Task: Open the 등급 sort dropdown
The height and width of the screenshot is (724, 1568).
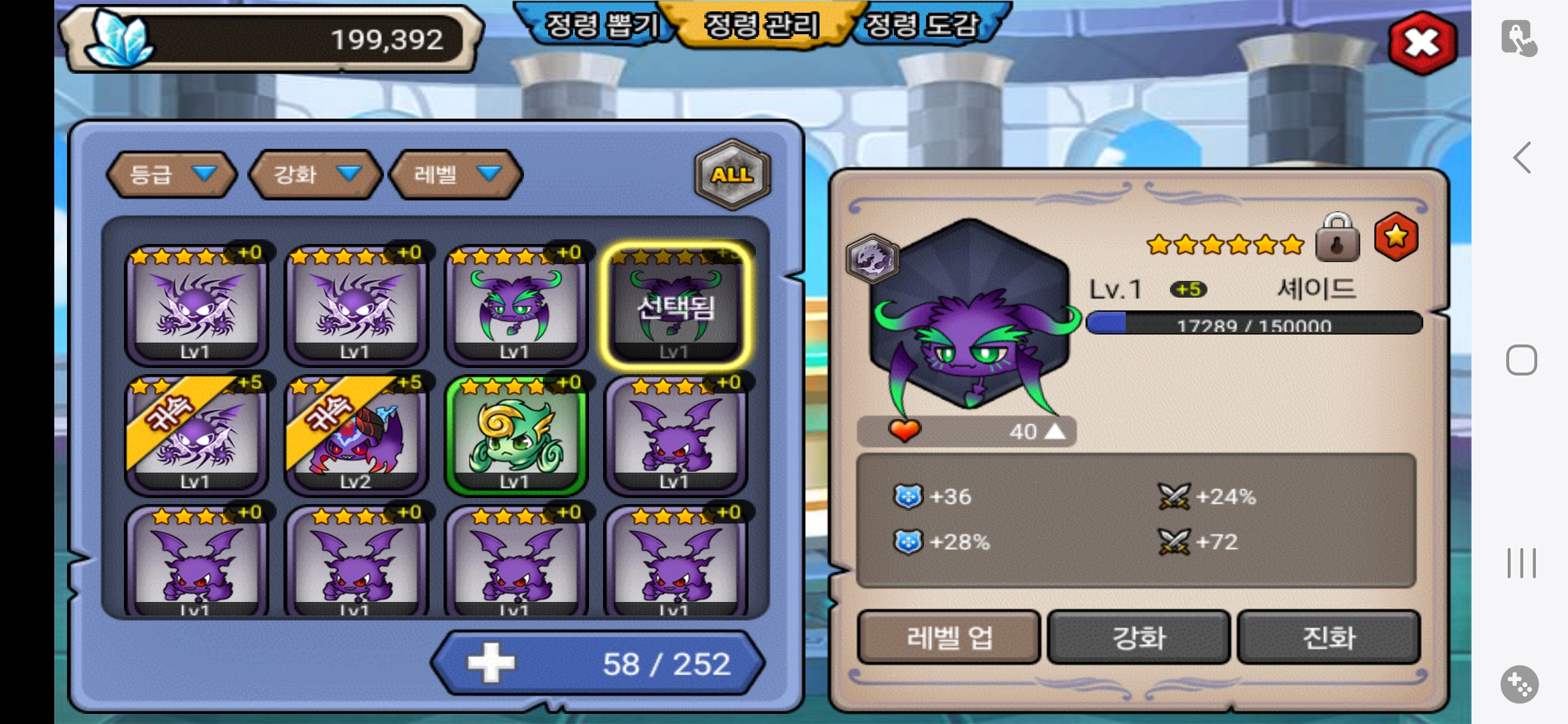Action: pyautogui.click(x=172, y=174)
